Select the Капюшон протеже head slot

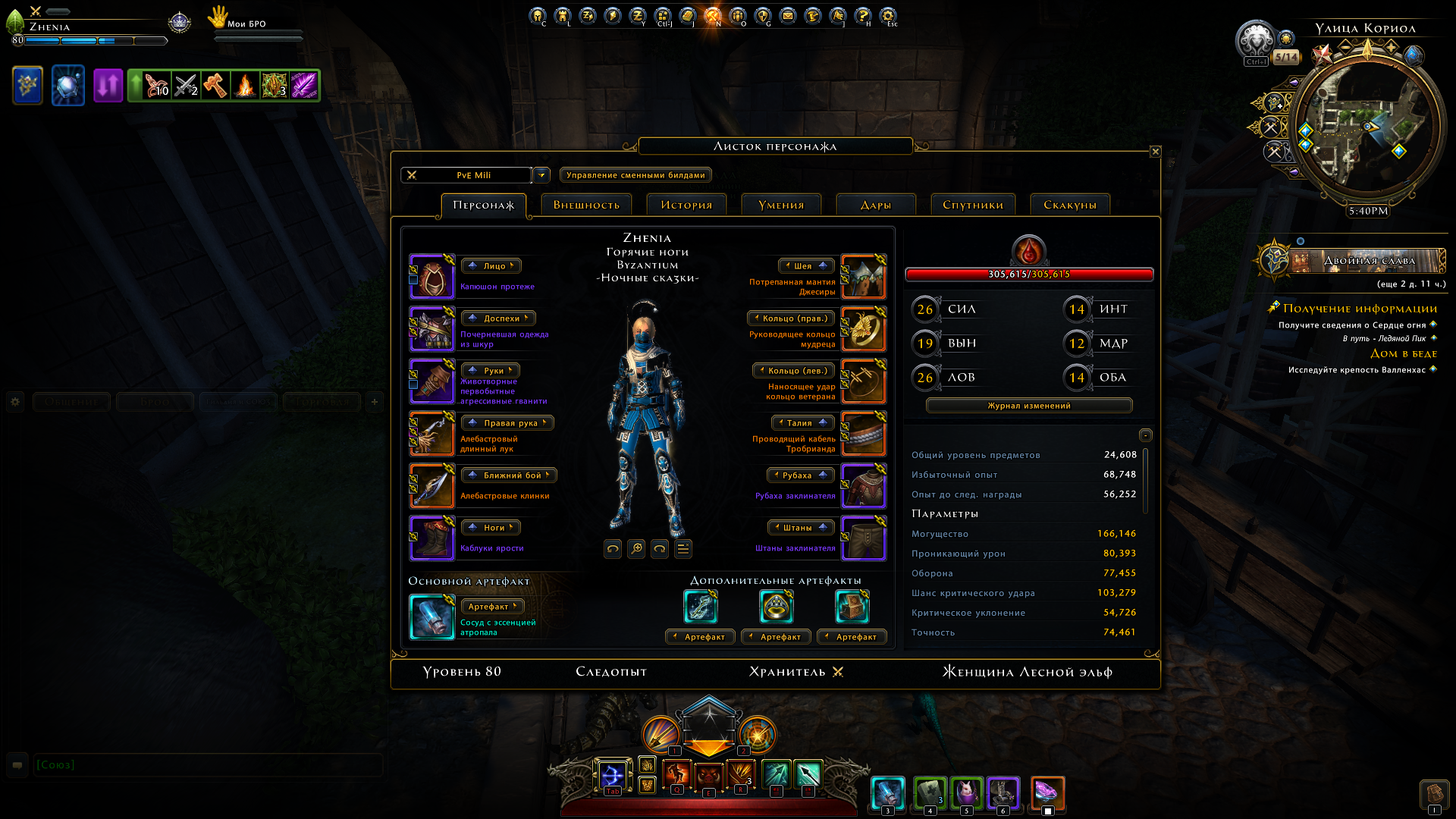point(432,277)
